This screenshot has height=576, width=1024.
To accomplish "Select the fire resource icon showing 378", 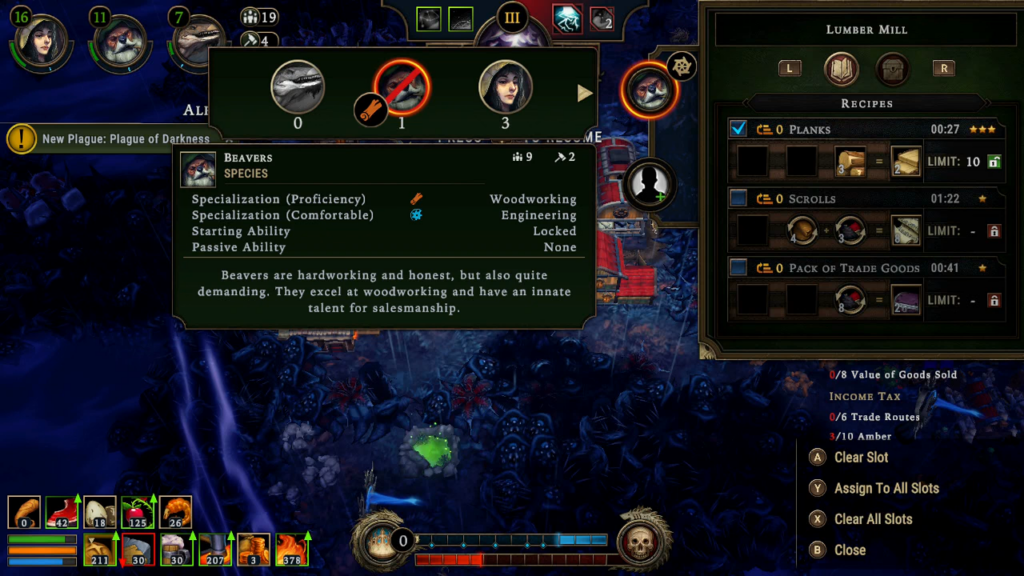I will pyautogui.click(x=292, y=549).
